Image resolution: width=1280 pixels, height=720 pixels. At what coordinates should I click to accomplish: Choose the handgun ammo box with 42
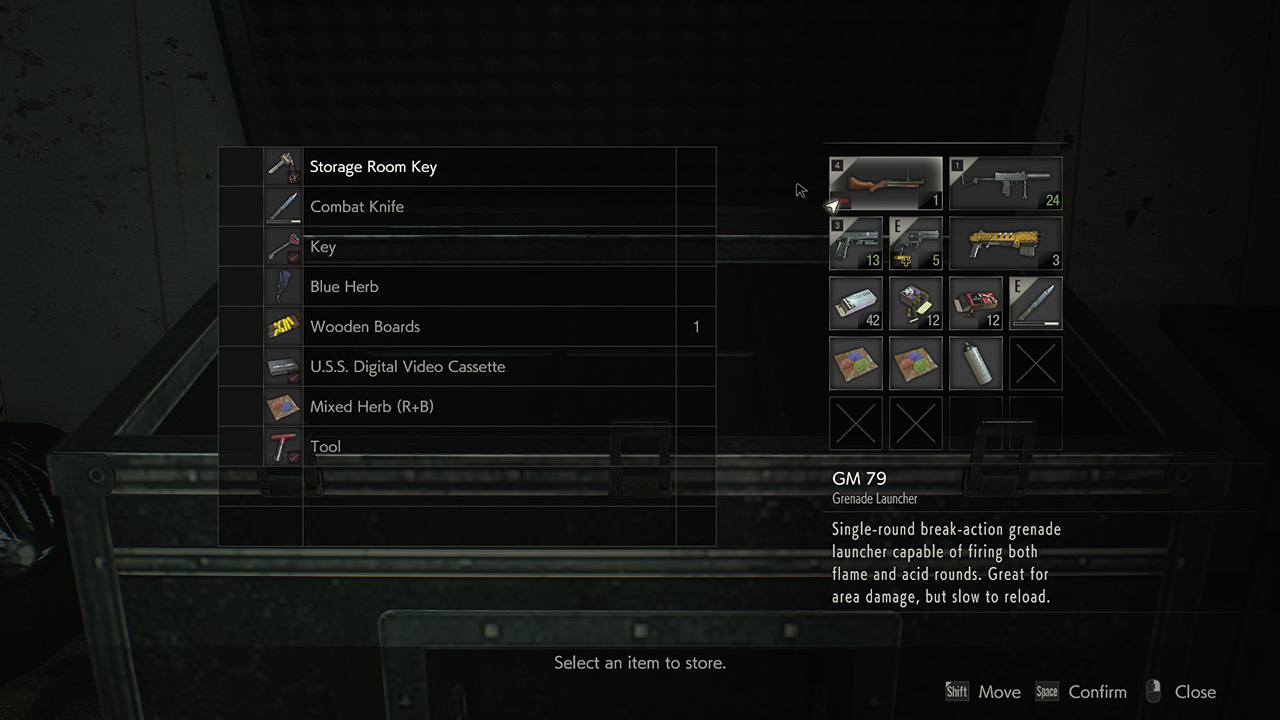tap(856, 303)
